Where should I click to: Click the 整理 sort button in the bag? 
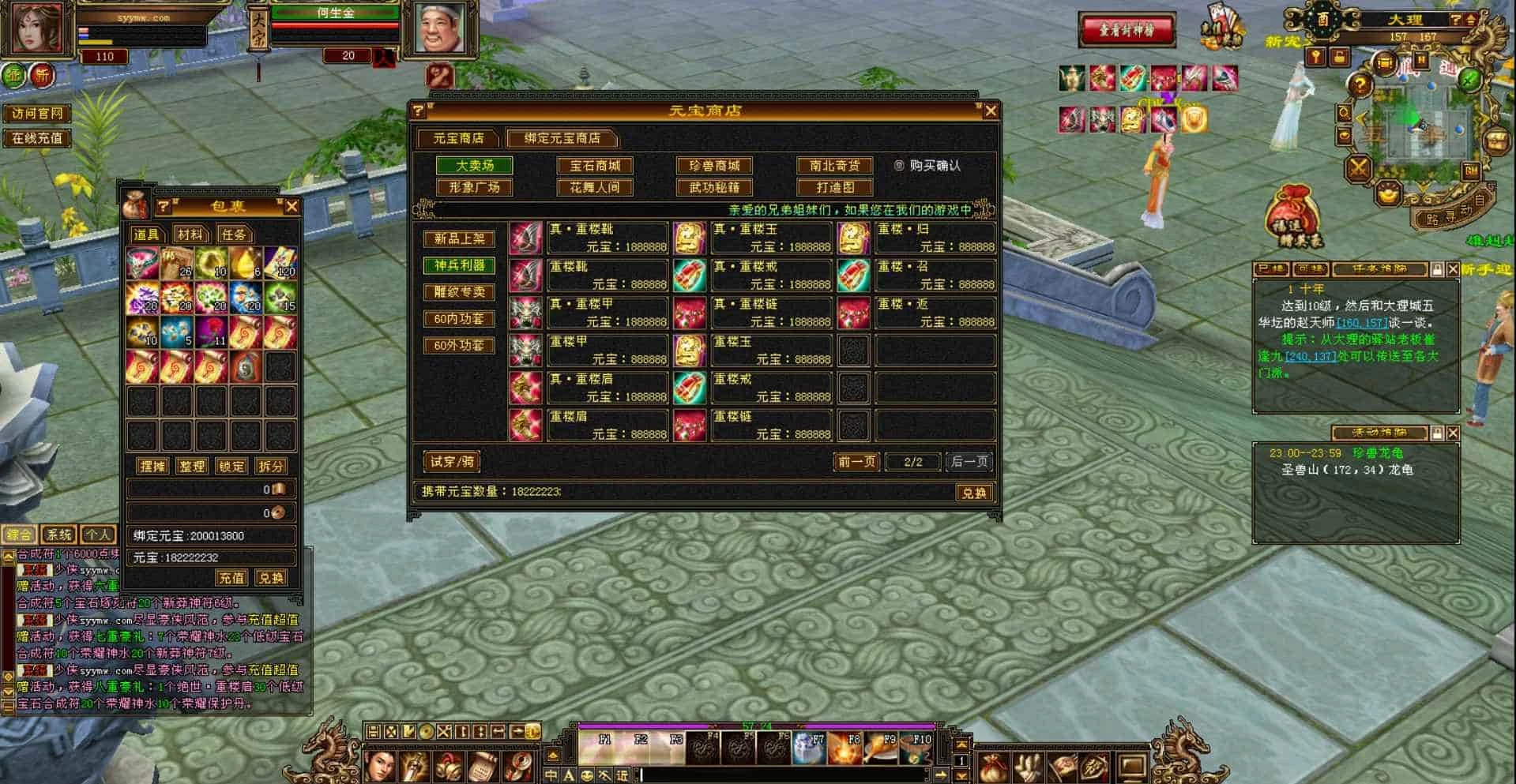click(192, 467)
